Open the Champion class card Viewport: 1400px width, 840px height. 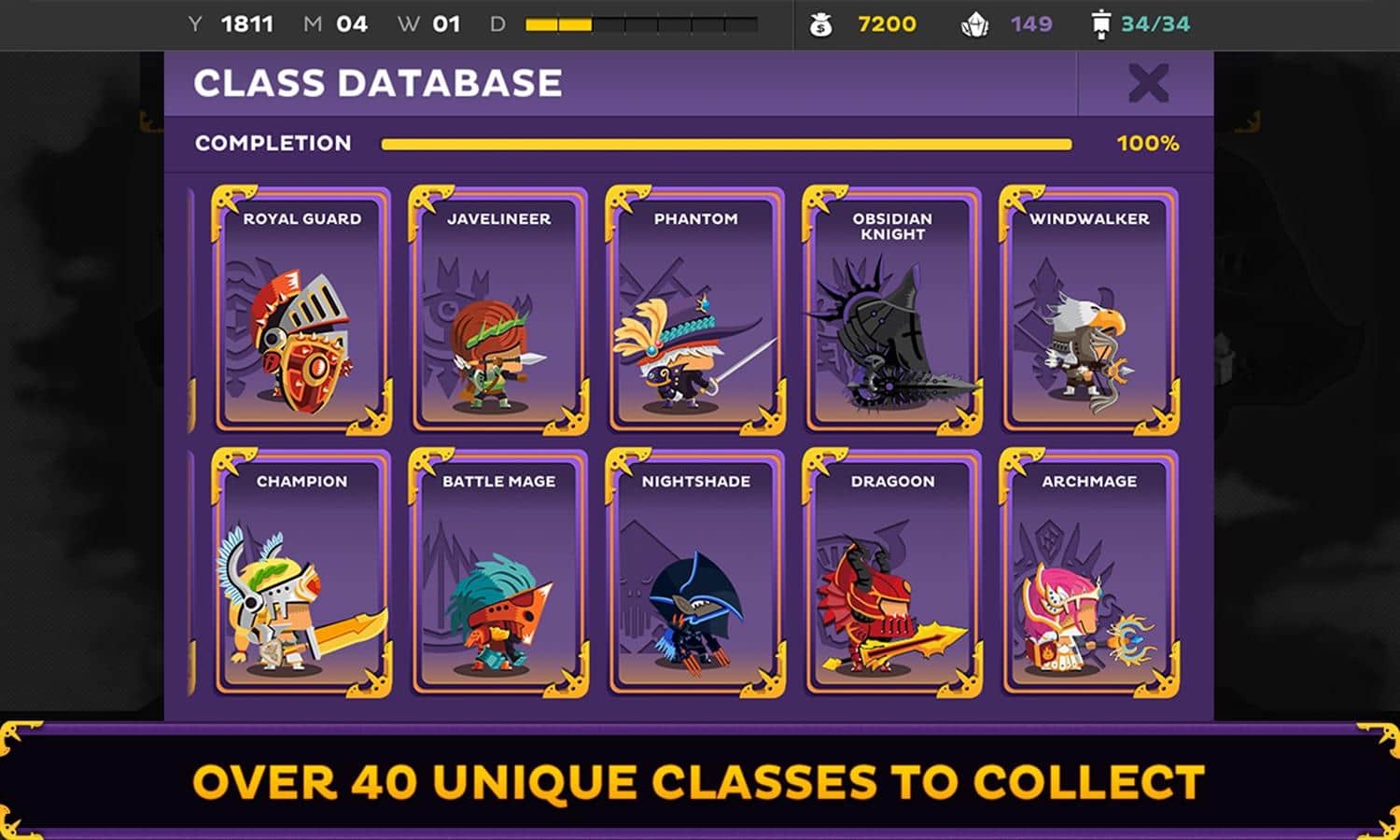point(301,573)
